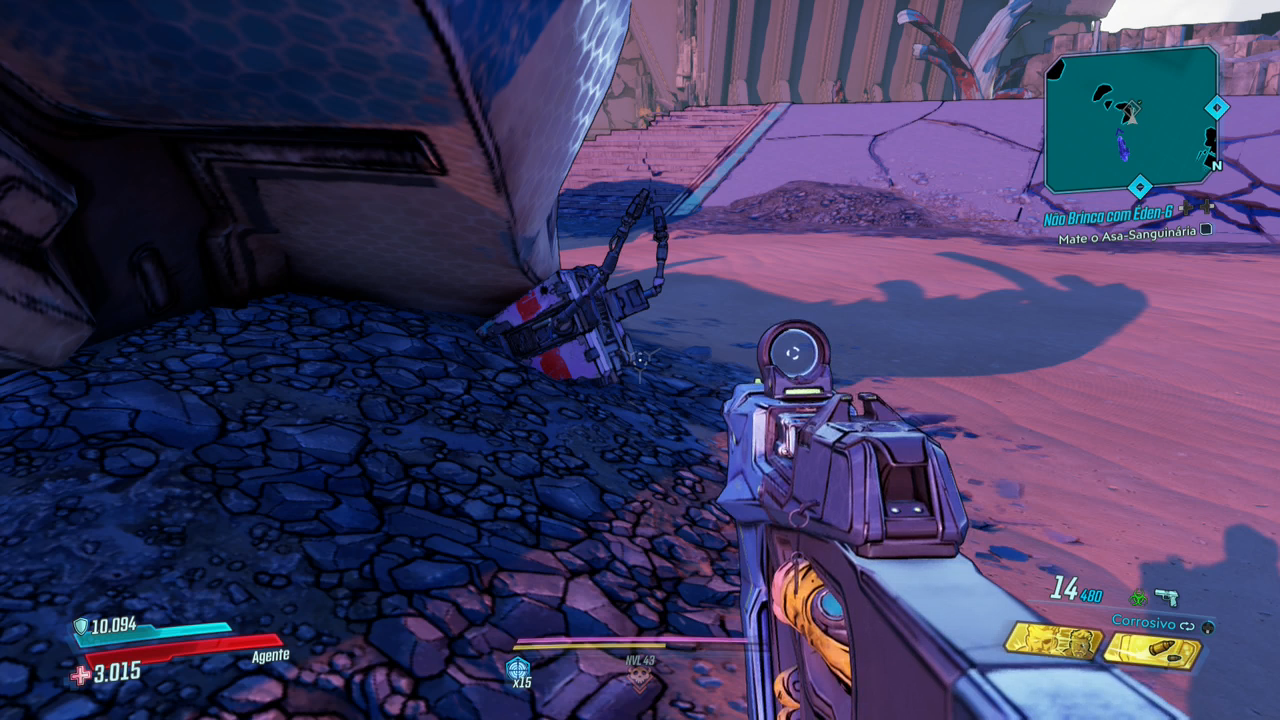Click the green corrosive biohazard element icon
This screenshot has height=720, width=1280.
tap(1137, 598)
